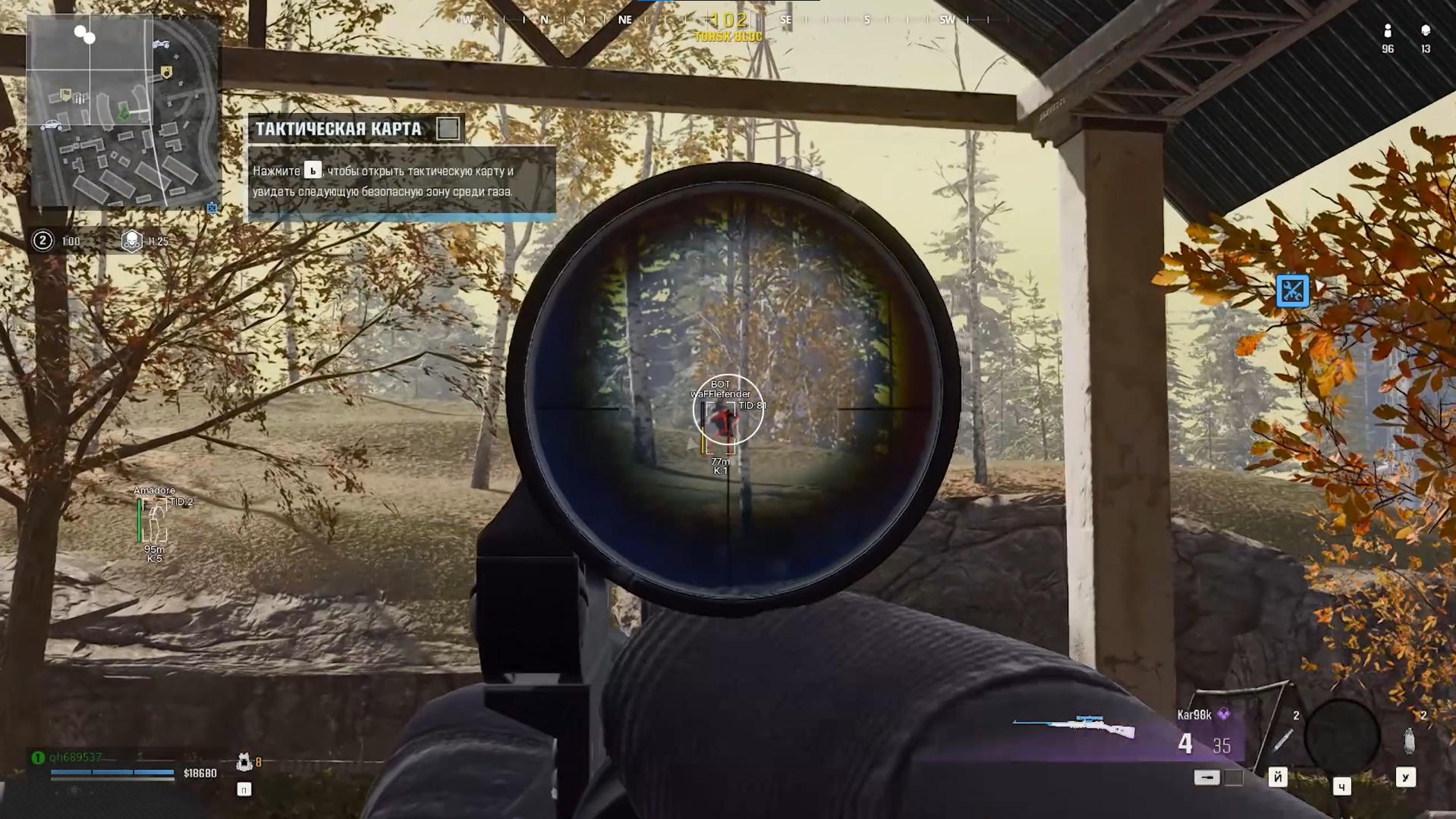1456x819 pixels.
Task: Select the armor plate backpack icon showing 8
Action: [244, 762]
